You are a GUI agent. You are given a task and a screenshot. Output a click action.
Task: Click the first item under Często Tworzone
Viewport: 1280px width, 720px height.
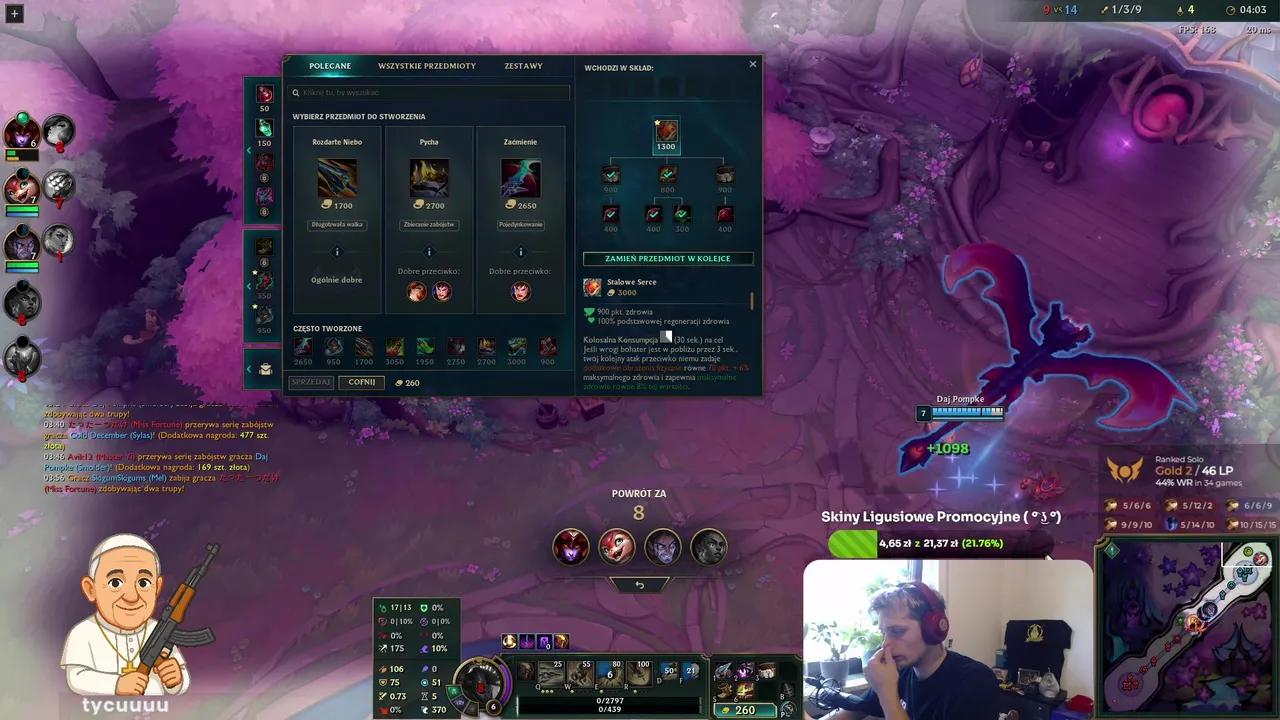coord(303,345)
